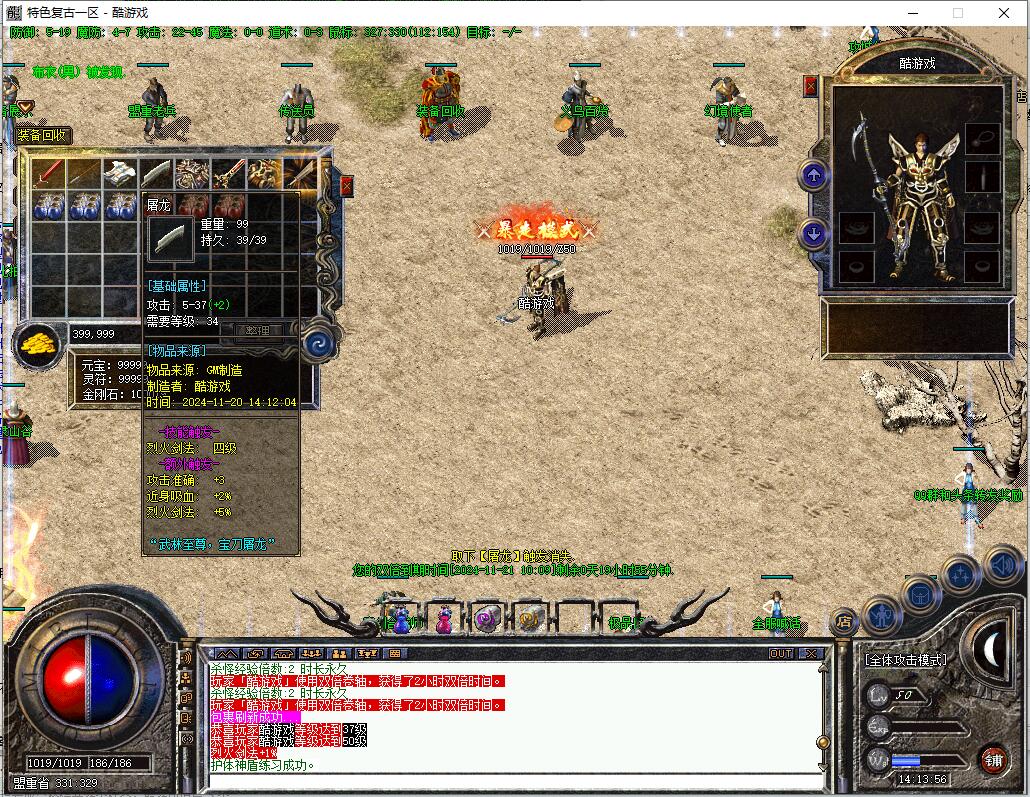Close the game window
This screenshot has width=1030, height=797.
coord(1005,13)
